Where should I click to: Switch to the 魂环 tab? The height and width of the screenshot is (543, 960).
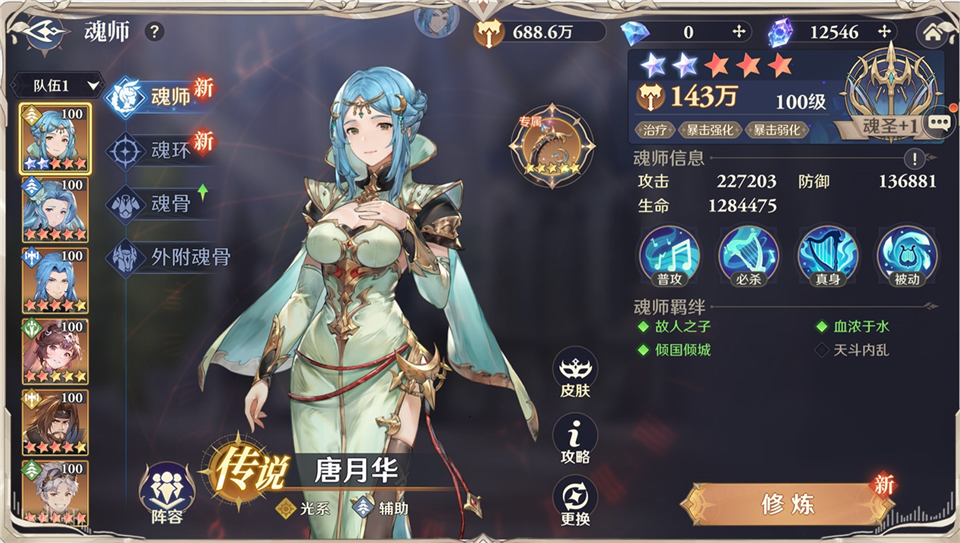160,150
